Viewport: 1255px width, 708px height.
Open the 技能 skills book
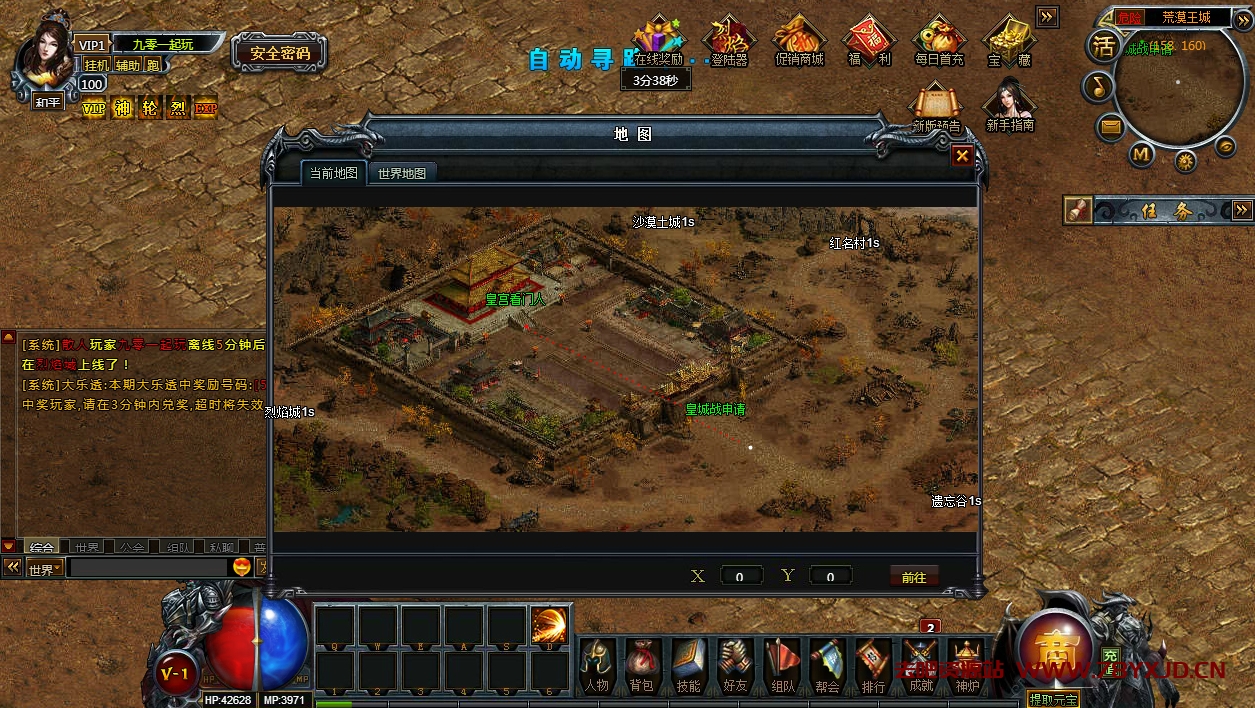688,664
